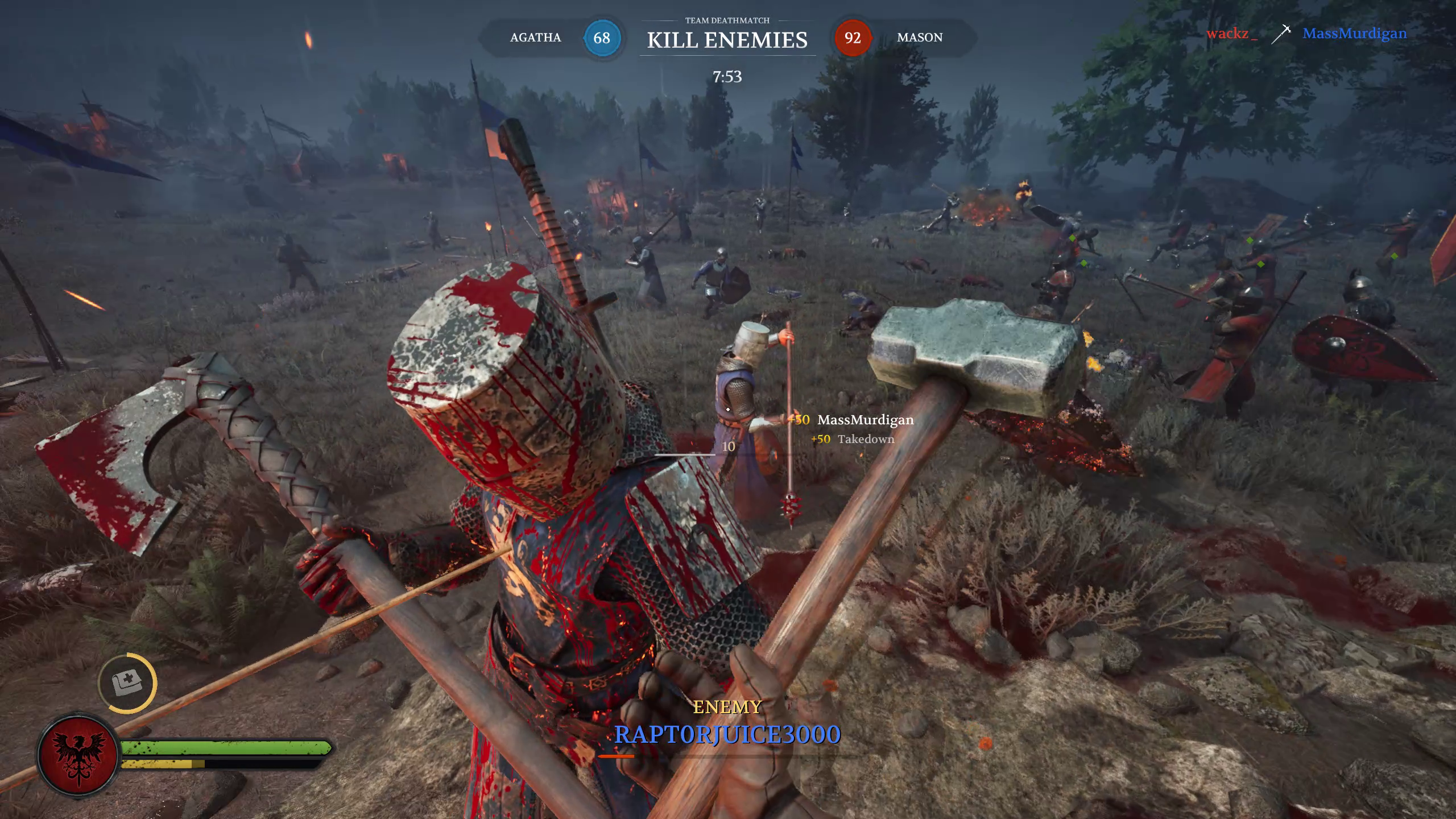Click the +50 Takedown score notification icon
The width and height of the screenshot is (1456, 819).
tap(821, 440)
